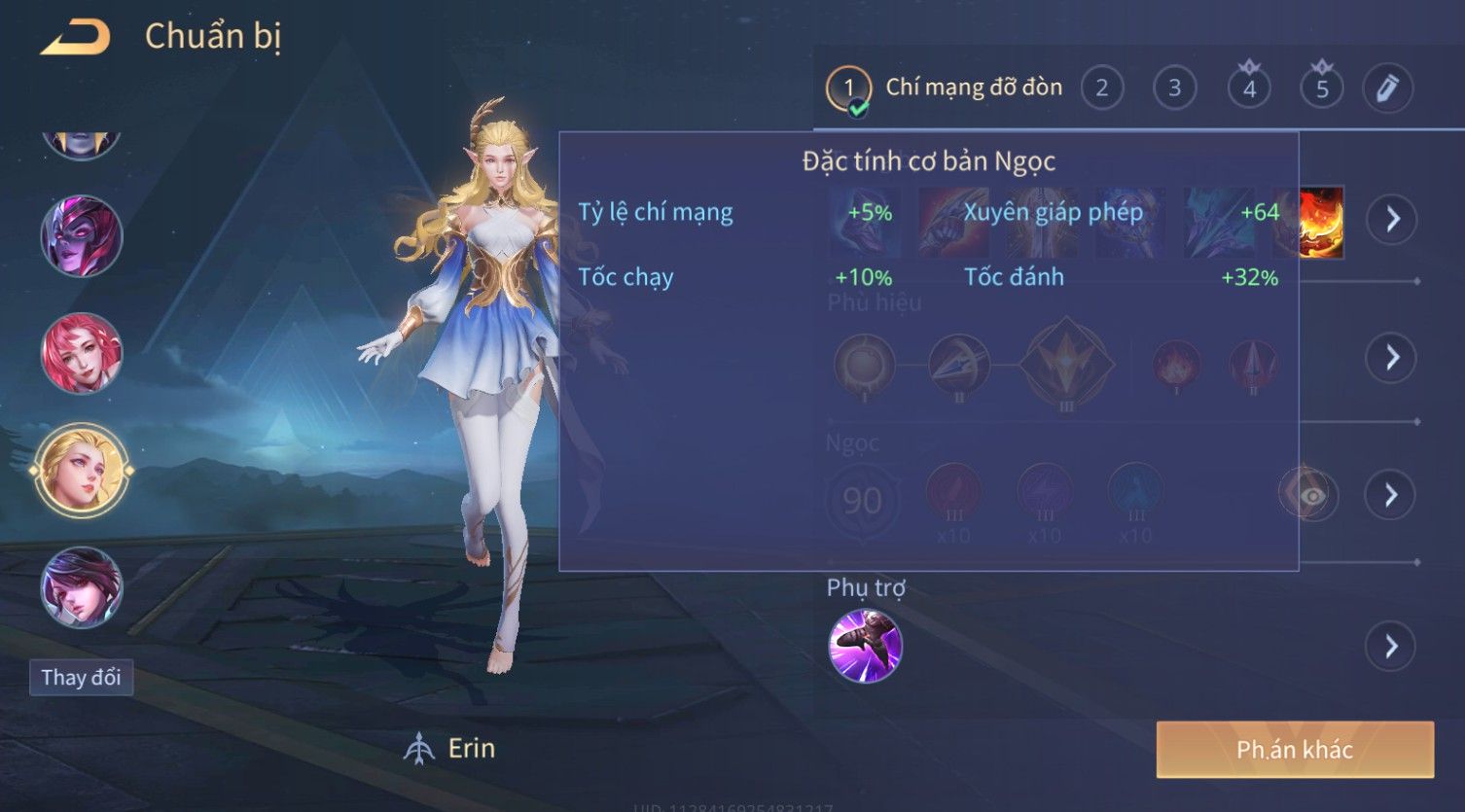Open the equipment items arrow
The image size is (1465, 812).
pyautogui.click(x=1392, y=219)
